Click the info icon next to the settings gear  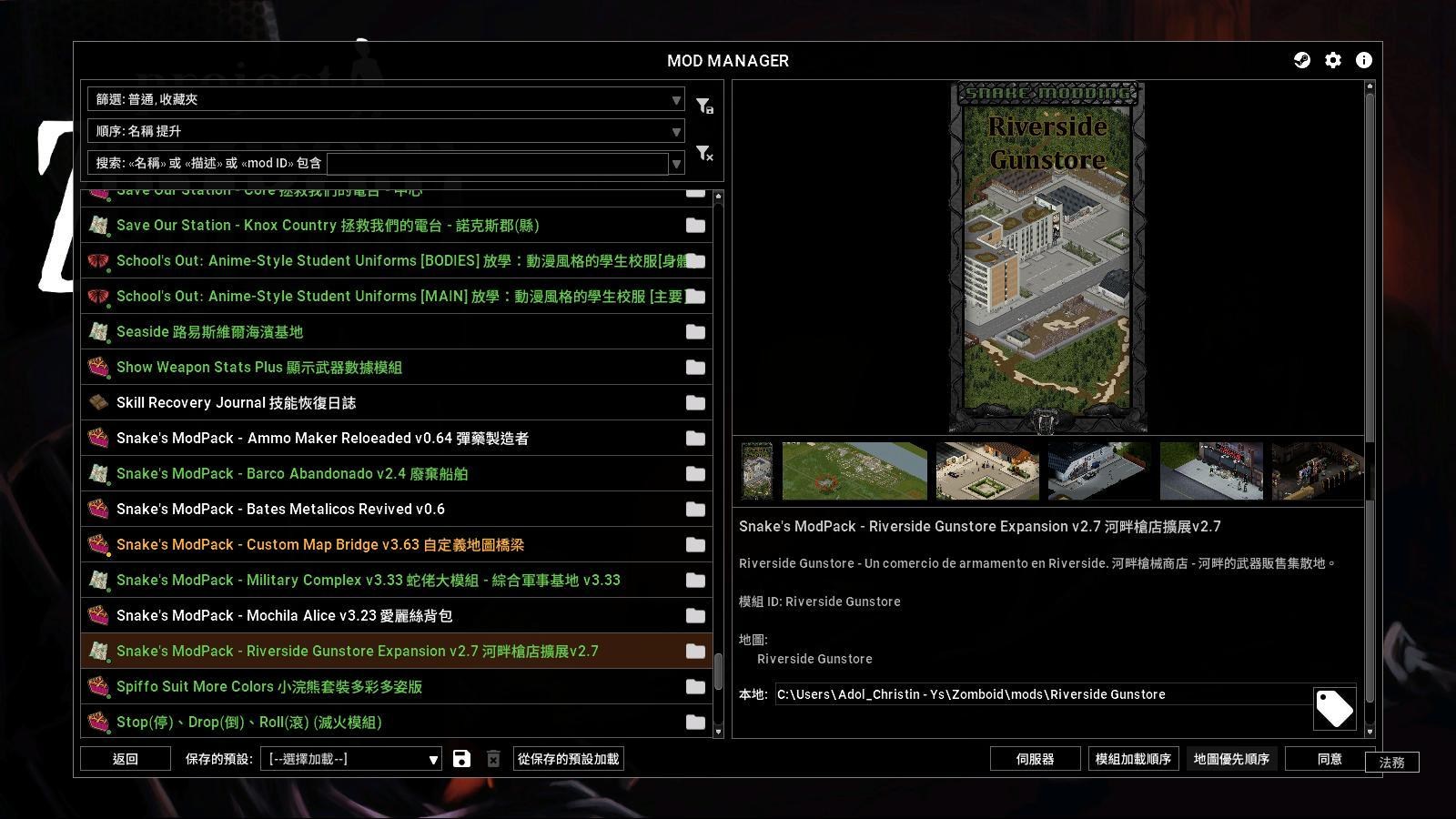(x=1363, y=60)
